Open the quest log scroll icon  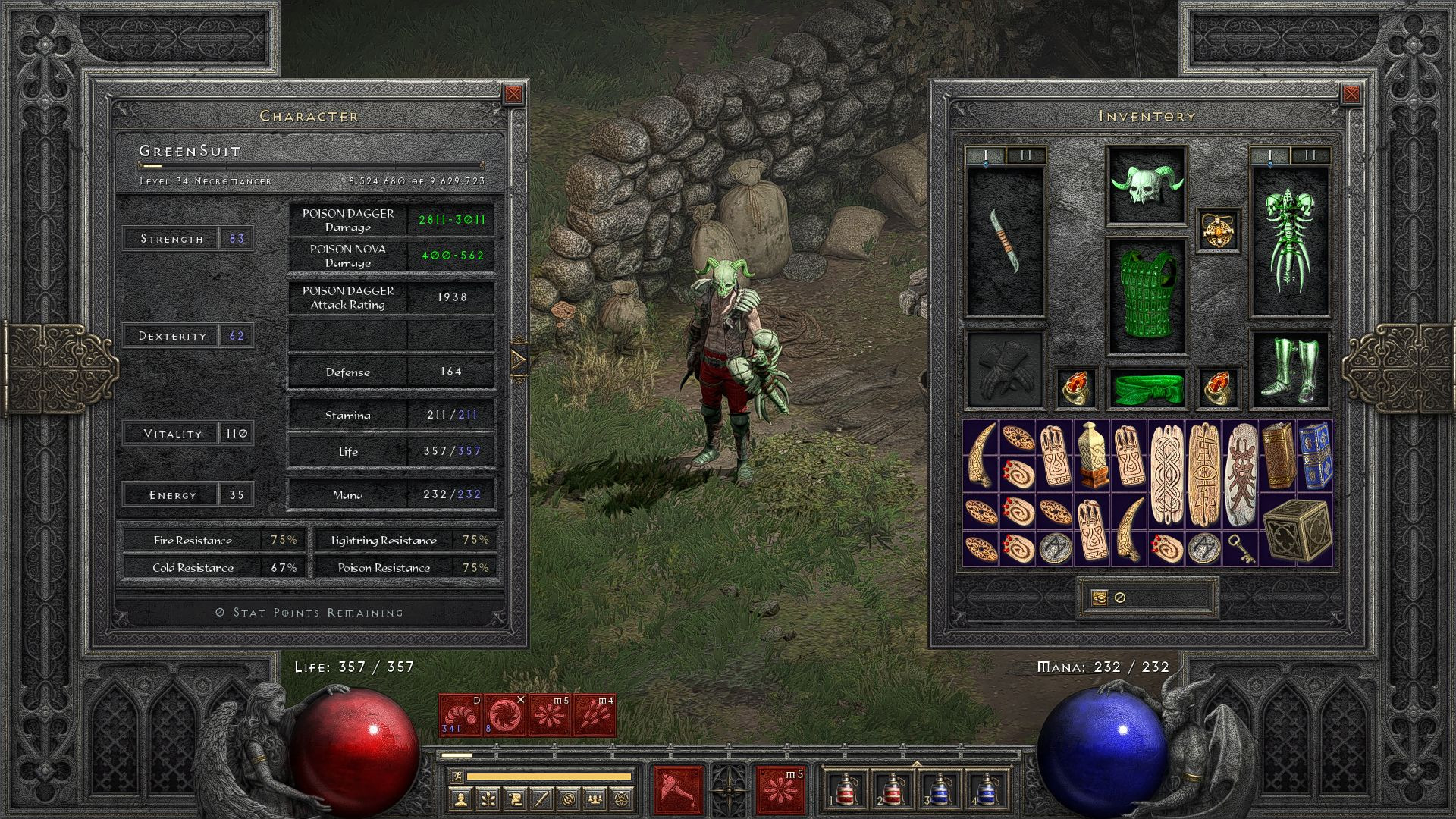pyautogui.click(x=514, y=800)
